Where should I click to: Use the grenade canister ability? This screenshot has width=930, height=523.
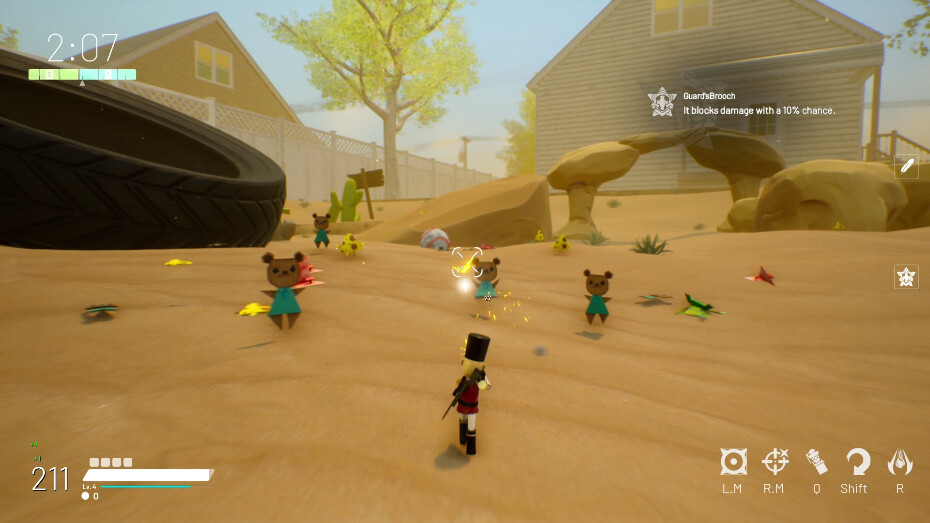pyautogui.click(x=816, y=462)
